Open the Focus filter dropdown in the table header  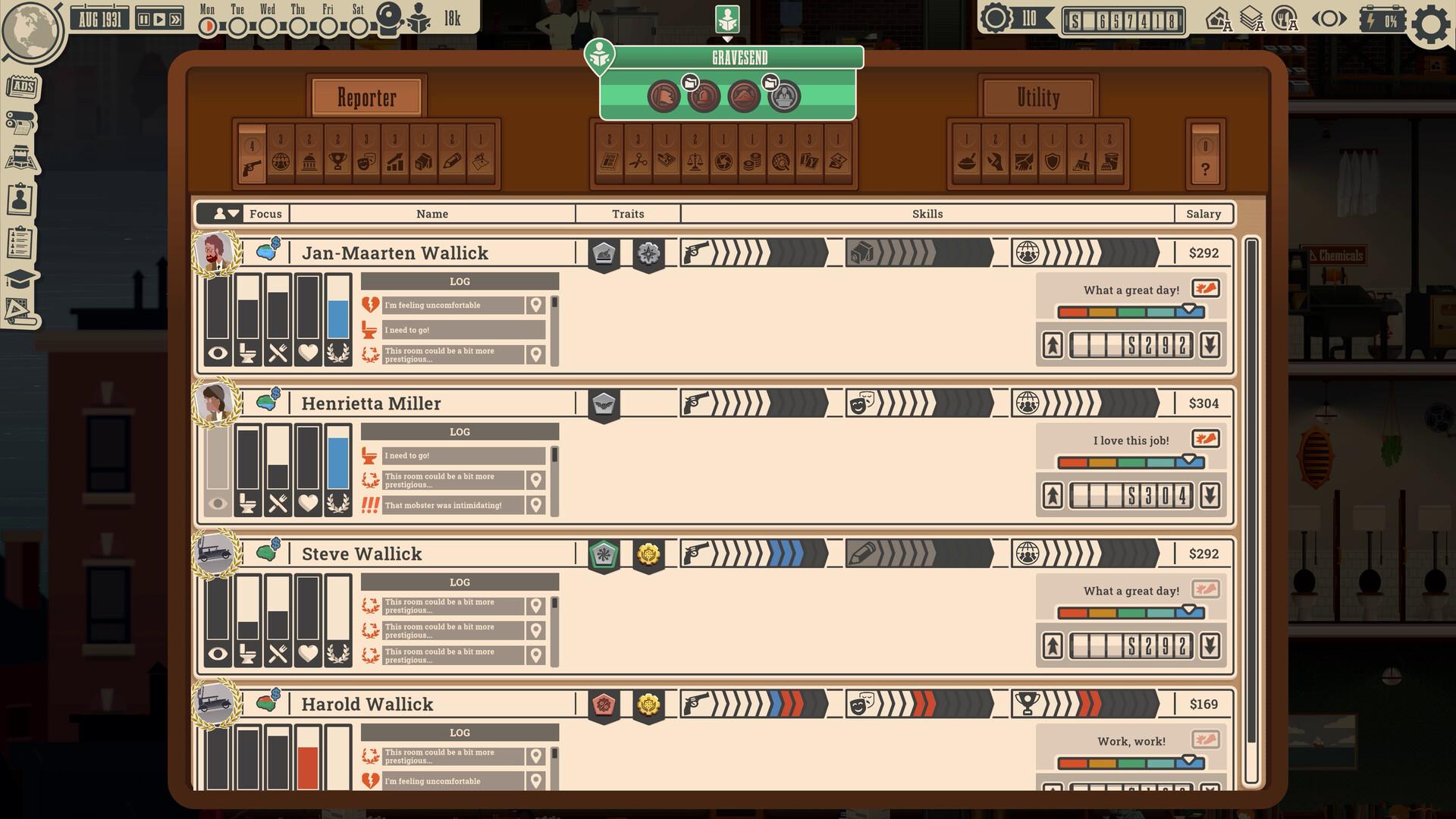(x=227, y=214)
